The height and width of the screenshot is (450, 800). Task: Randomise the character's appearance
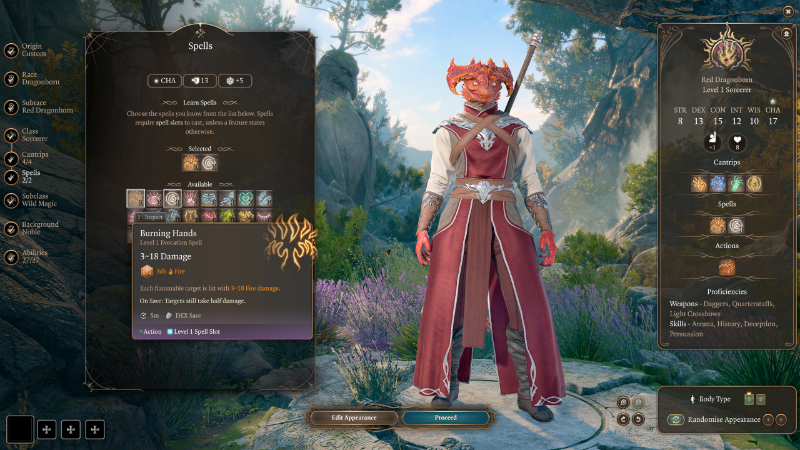[677, 420]
